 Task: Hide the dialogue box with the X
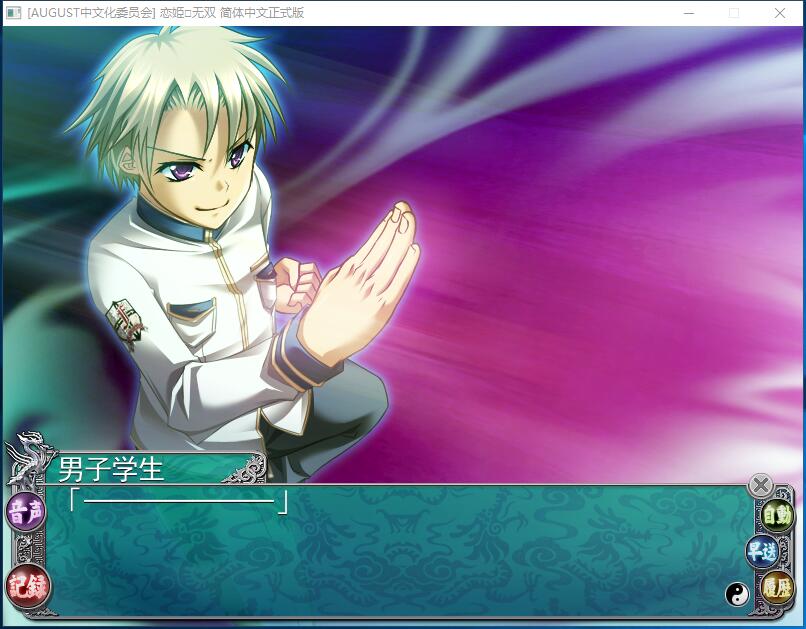(x=761, y=485)
